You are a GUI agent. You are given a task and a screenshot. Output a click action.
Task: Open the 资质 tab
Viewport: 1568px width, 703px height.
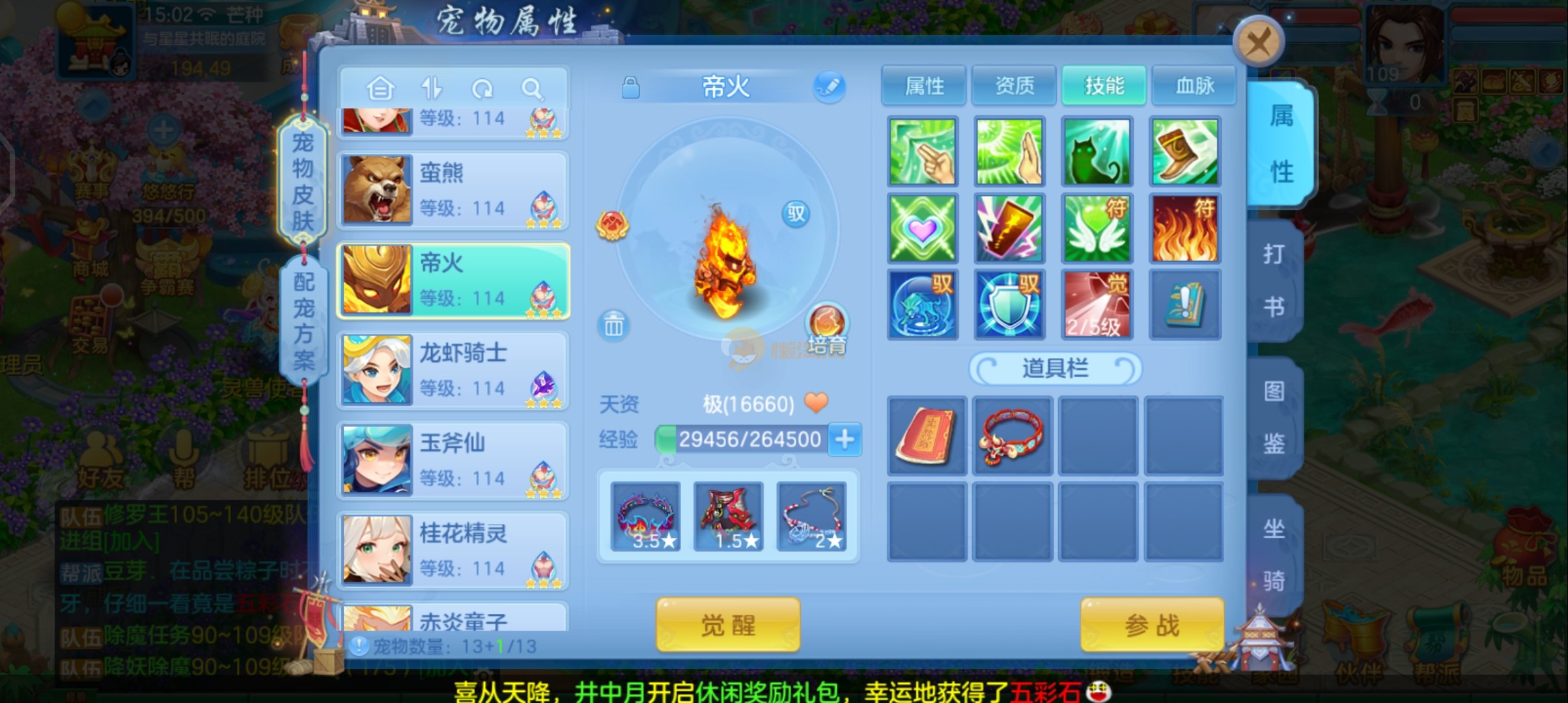(x=1014, y=85)
